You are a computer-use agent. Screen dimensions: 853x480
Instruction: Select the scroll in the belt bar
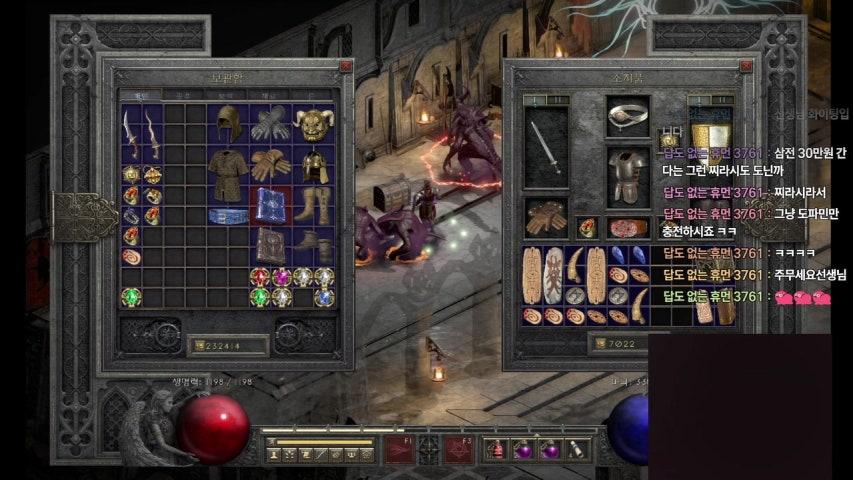click(x=575, y=450)
